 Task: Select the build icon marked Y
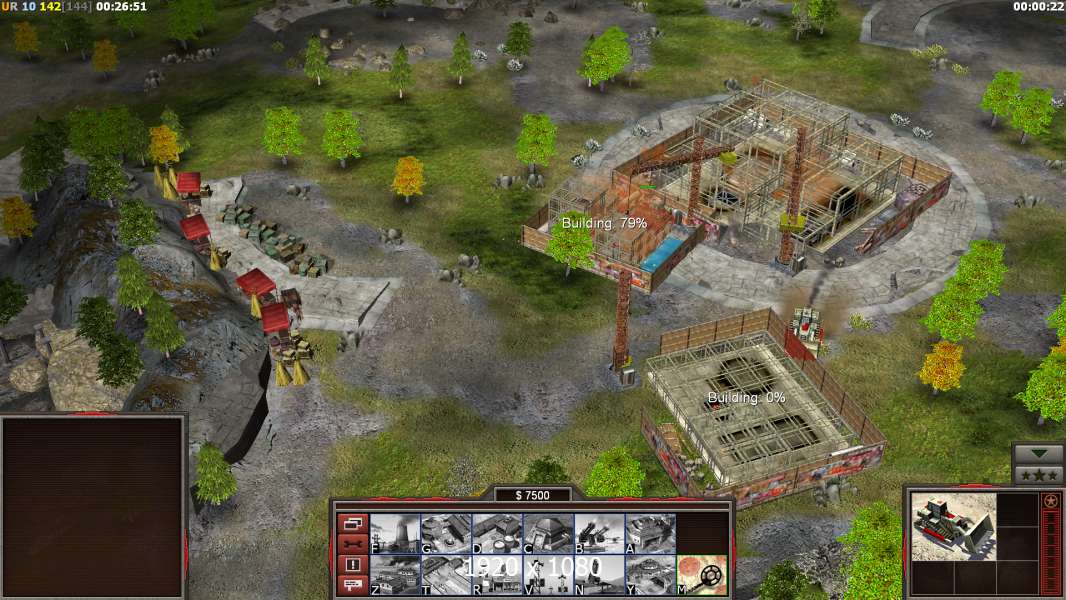(x=650, y=575)
